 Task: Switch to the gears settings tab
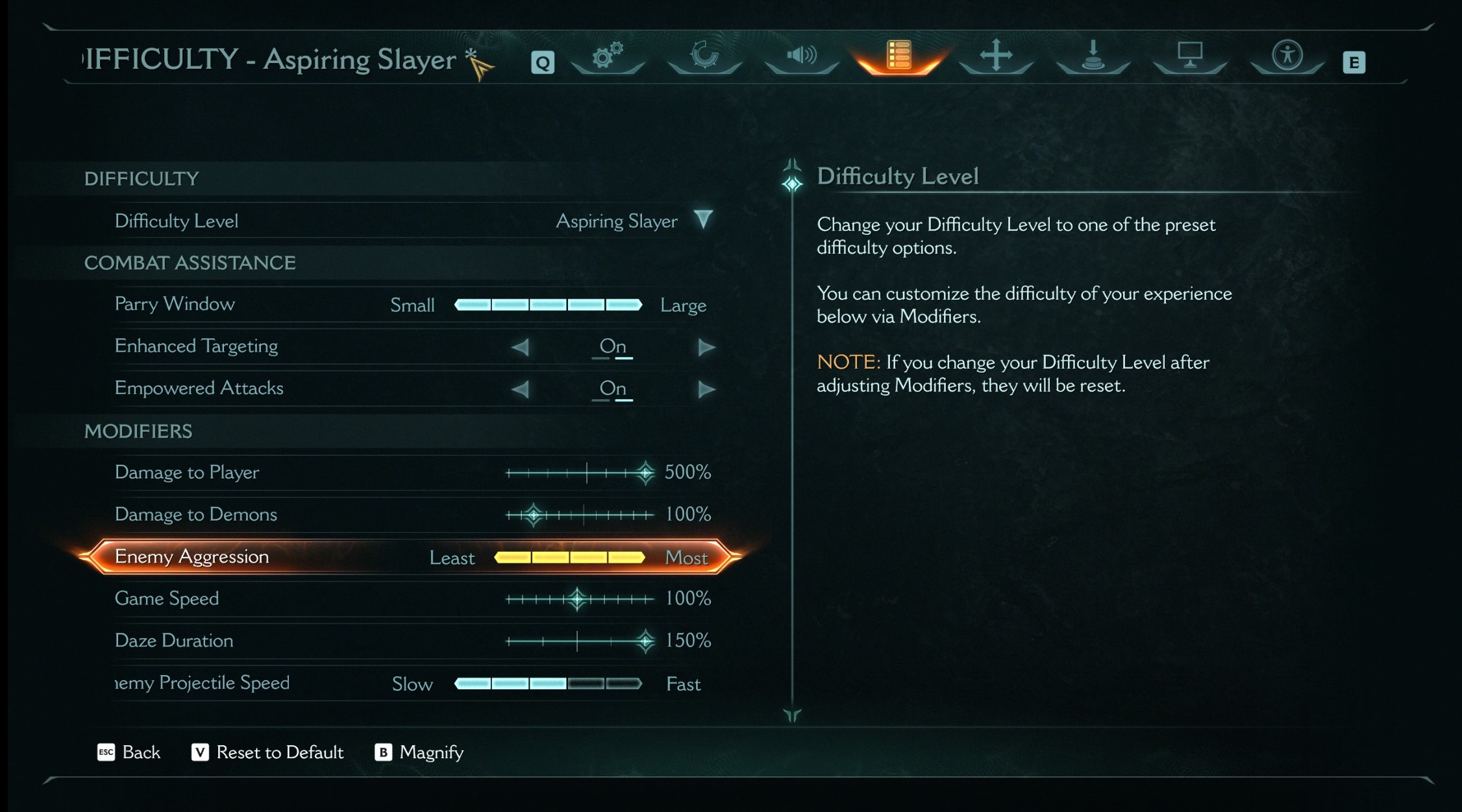[608, 56]
